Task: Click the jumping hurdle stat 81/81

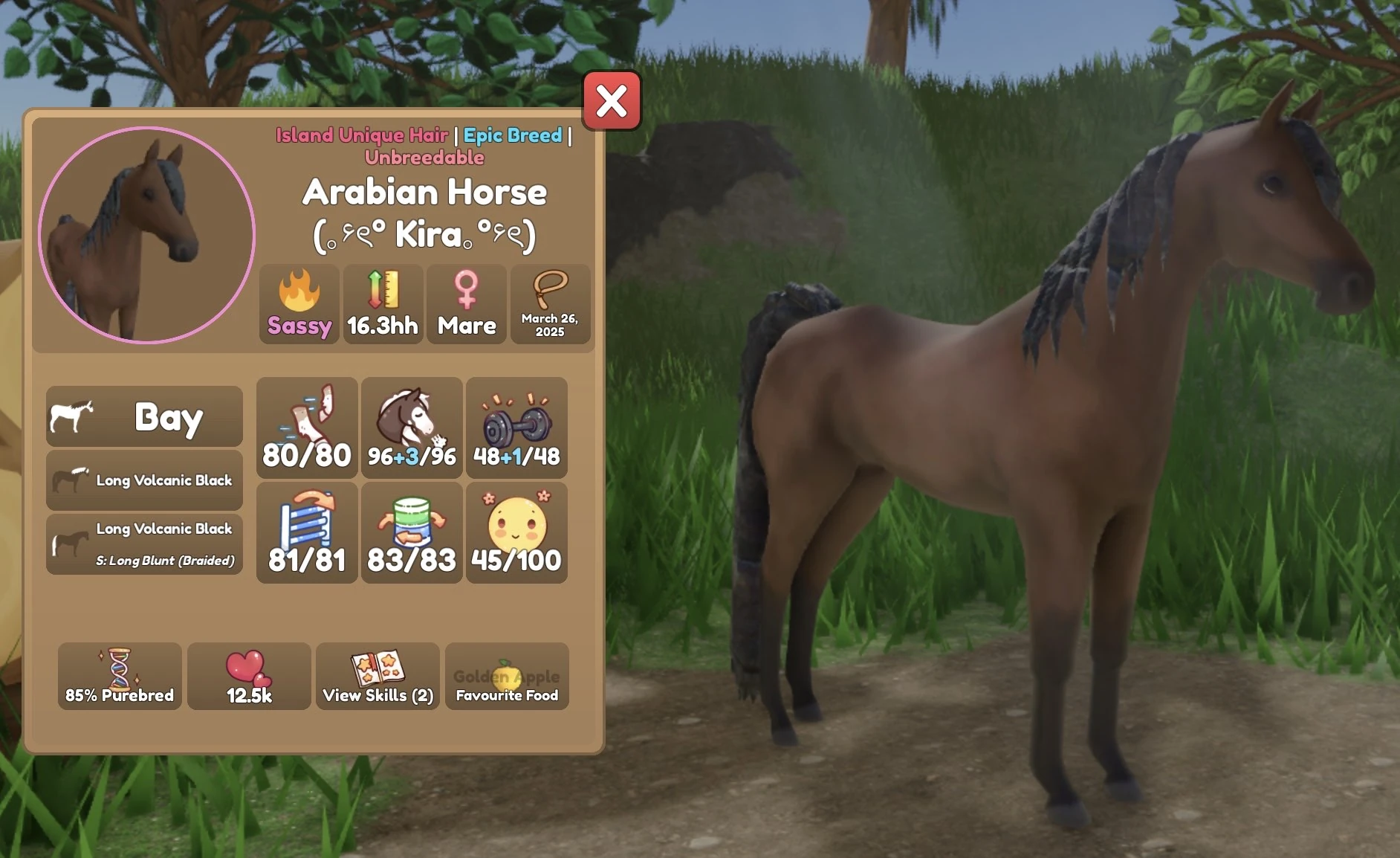Action: click(307, 532)
